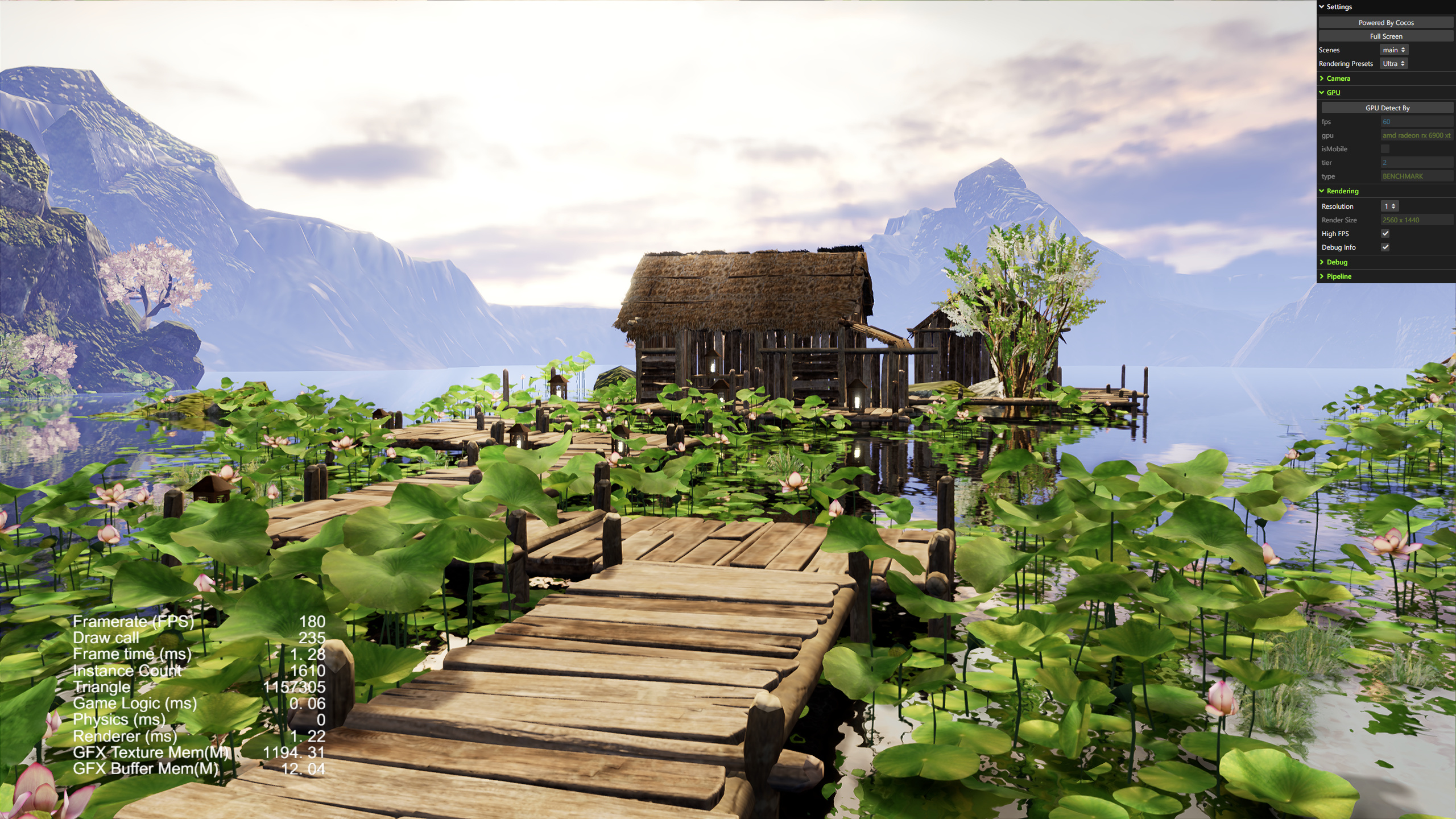This screenshot has width=1456, height=819.
Task: Collapse the Rendering section
Action: tap(1342, 191)
